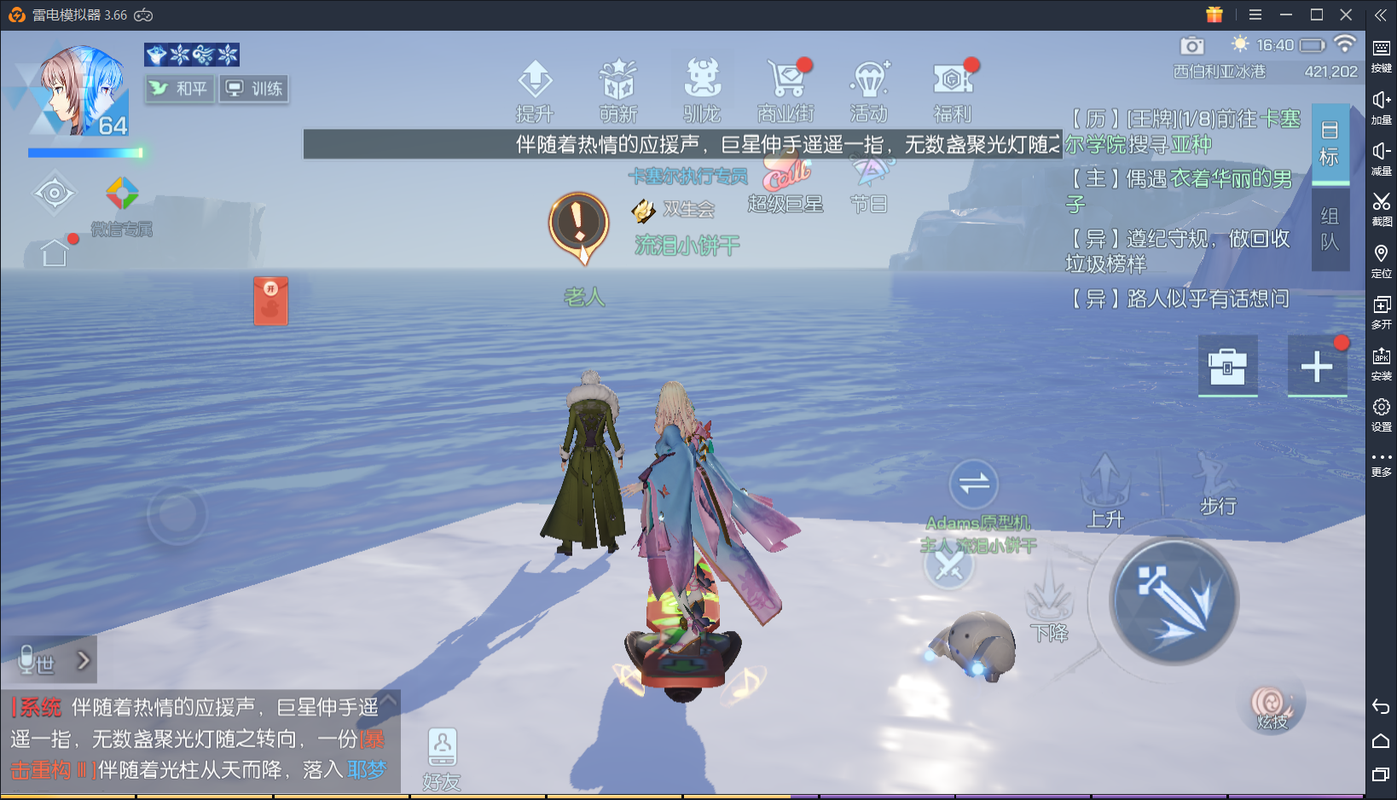Select the 目标 objectives tab

click(1329, 143)
